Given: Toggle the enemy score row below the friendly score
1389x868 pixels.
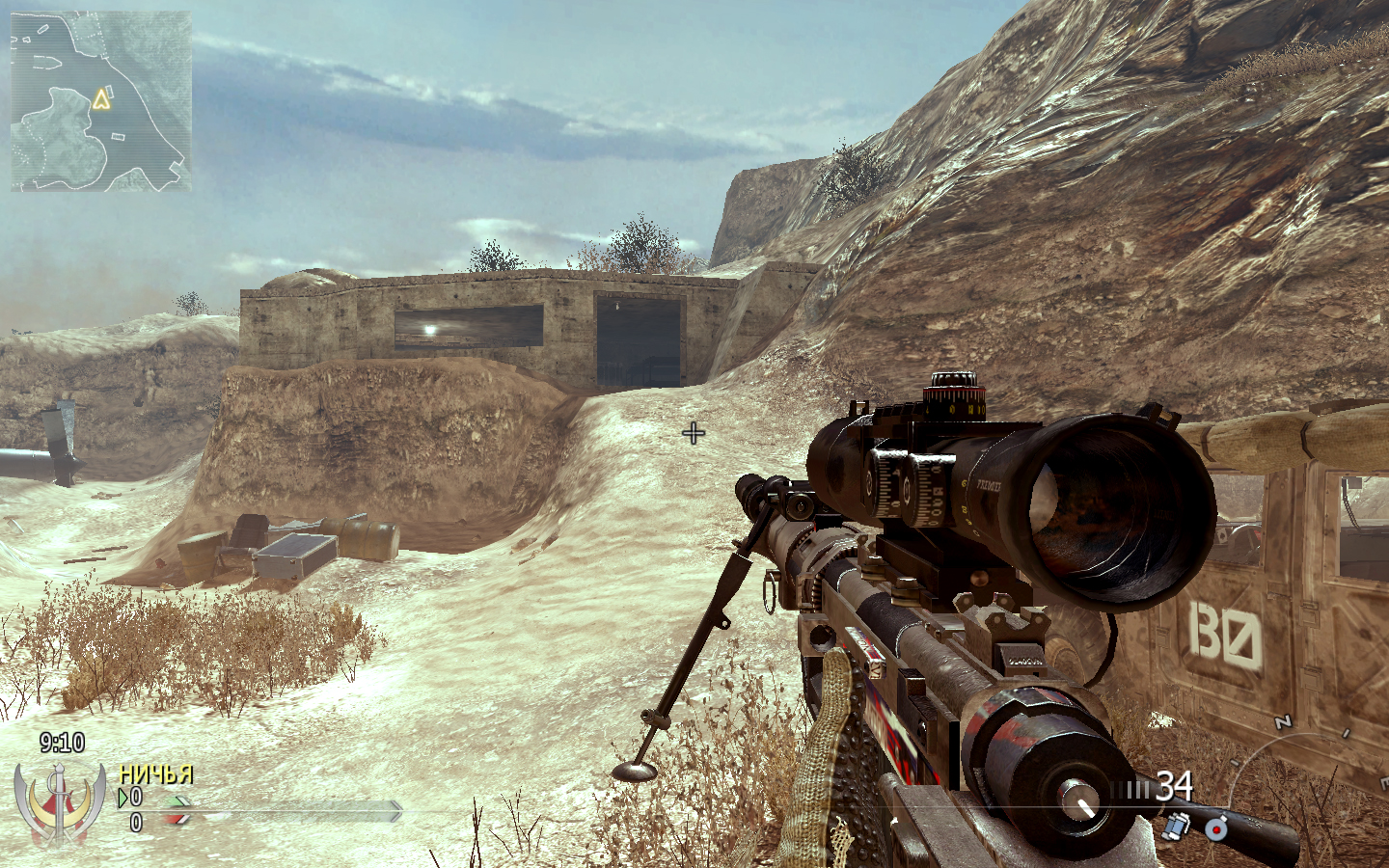Looking at the screenshot, I should click(x=137, y=821).
